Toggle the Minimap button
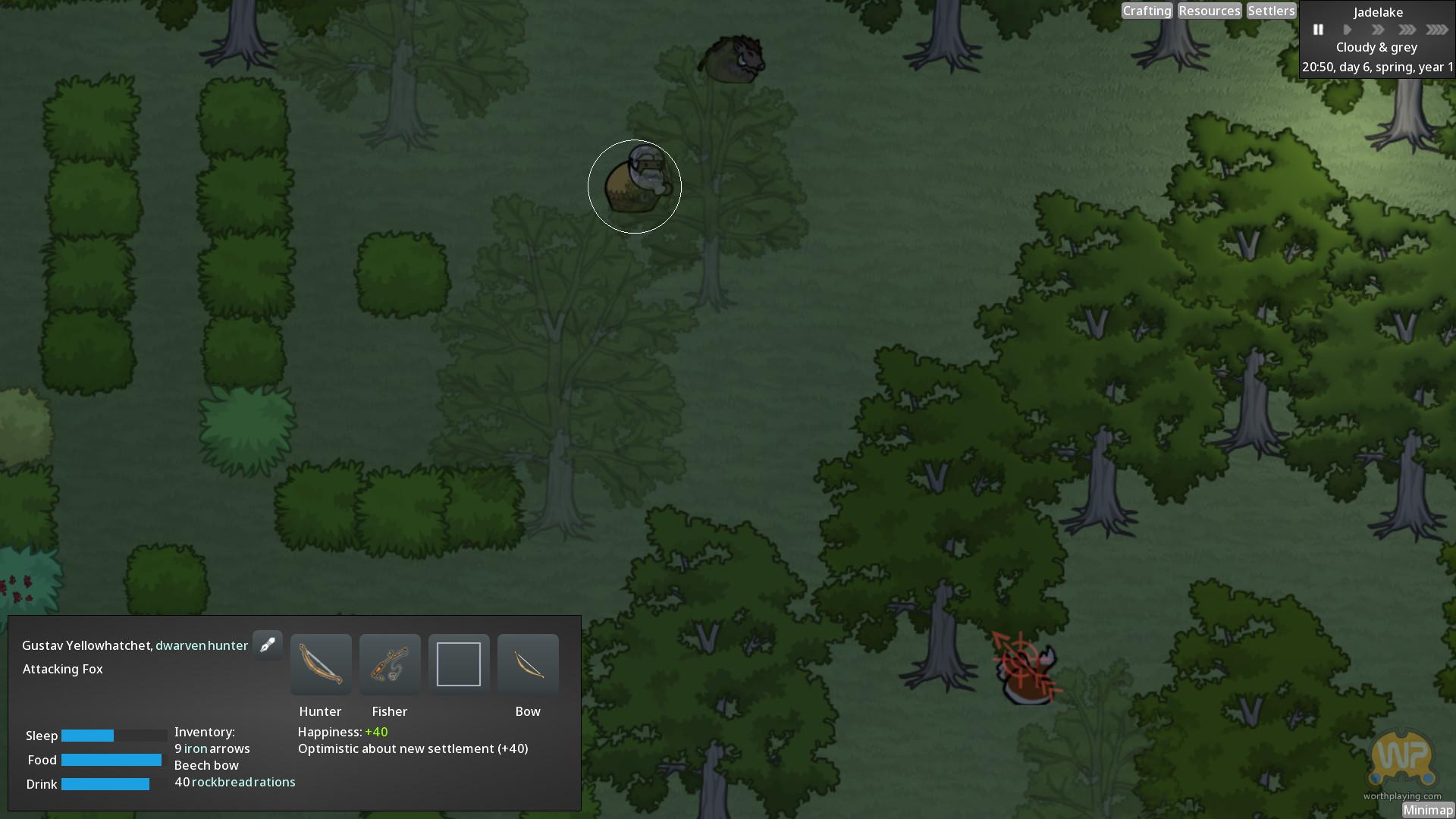1456x819 pixels. click(1427, 810)
